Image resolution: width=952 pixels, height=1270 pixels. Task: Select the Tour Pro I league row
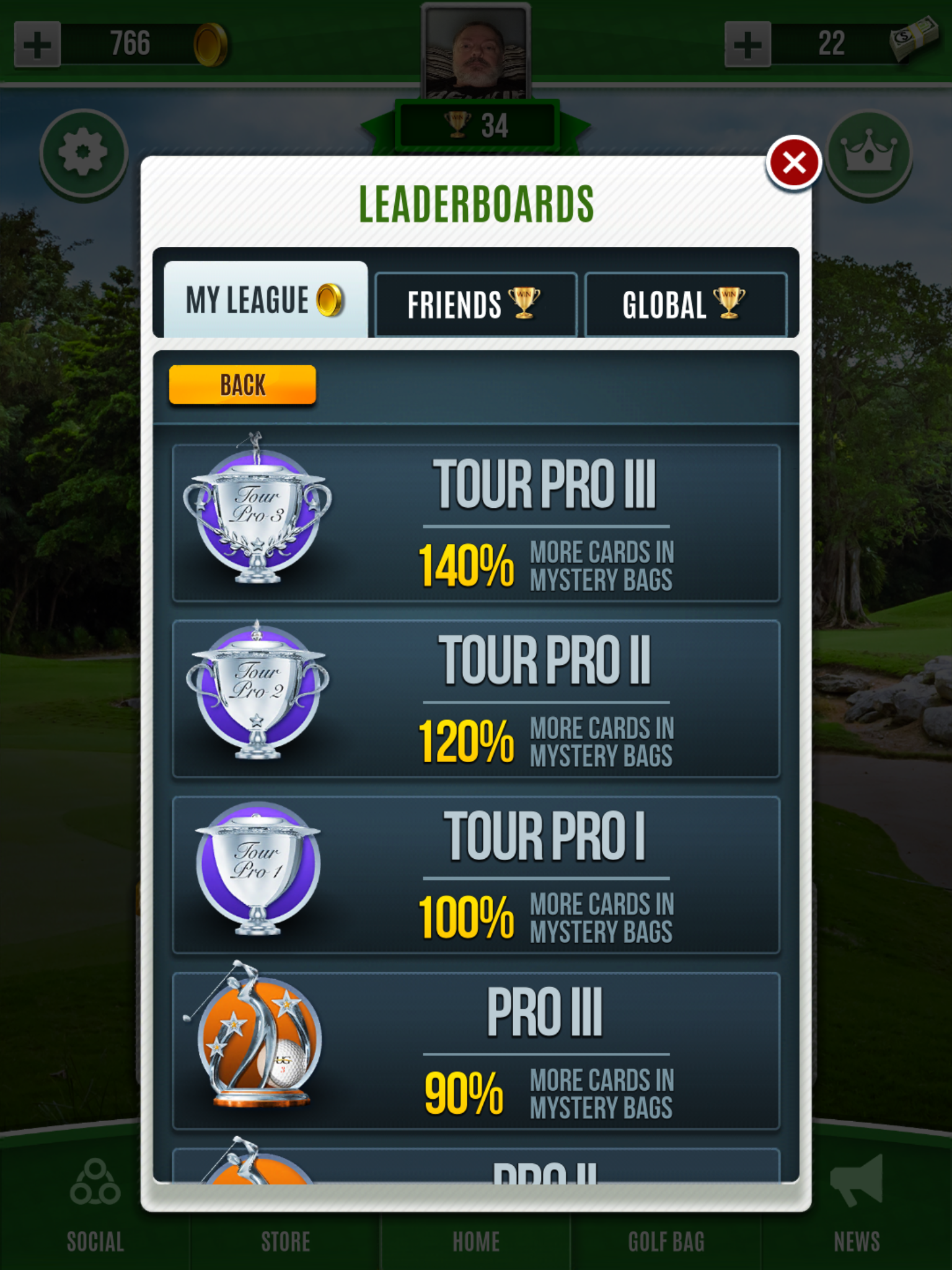pos(475,875)
